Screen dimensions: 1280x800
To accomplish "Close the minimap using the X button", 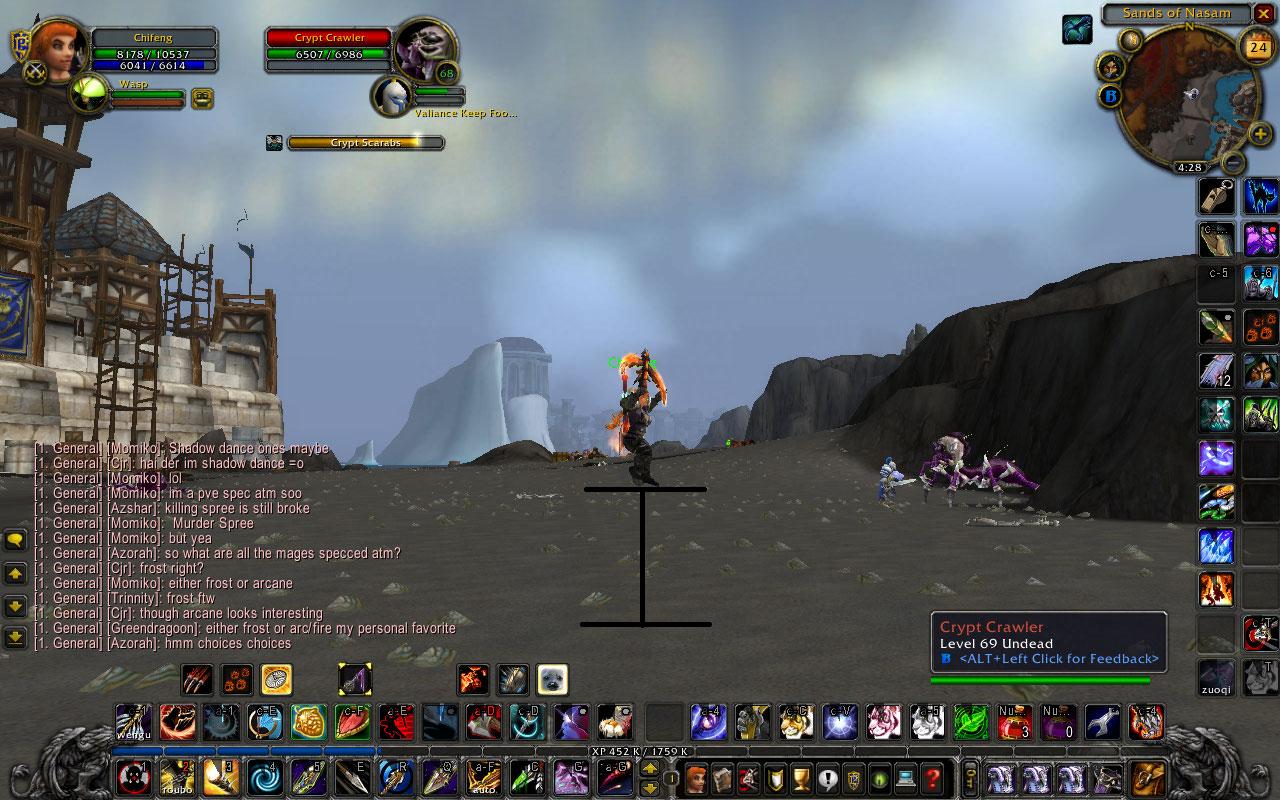I will click(1264, 14).
